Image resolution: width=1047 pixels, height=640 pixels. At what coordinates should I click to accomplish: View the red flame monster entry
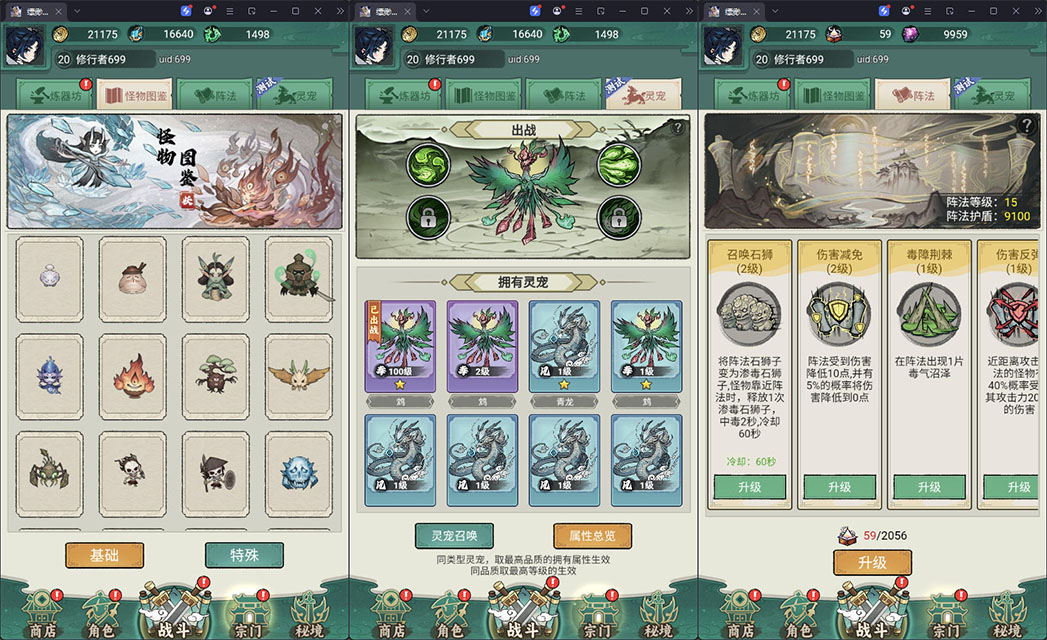pos(133,376)
